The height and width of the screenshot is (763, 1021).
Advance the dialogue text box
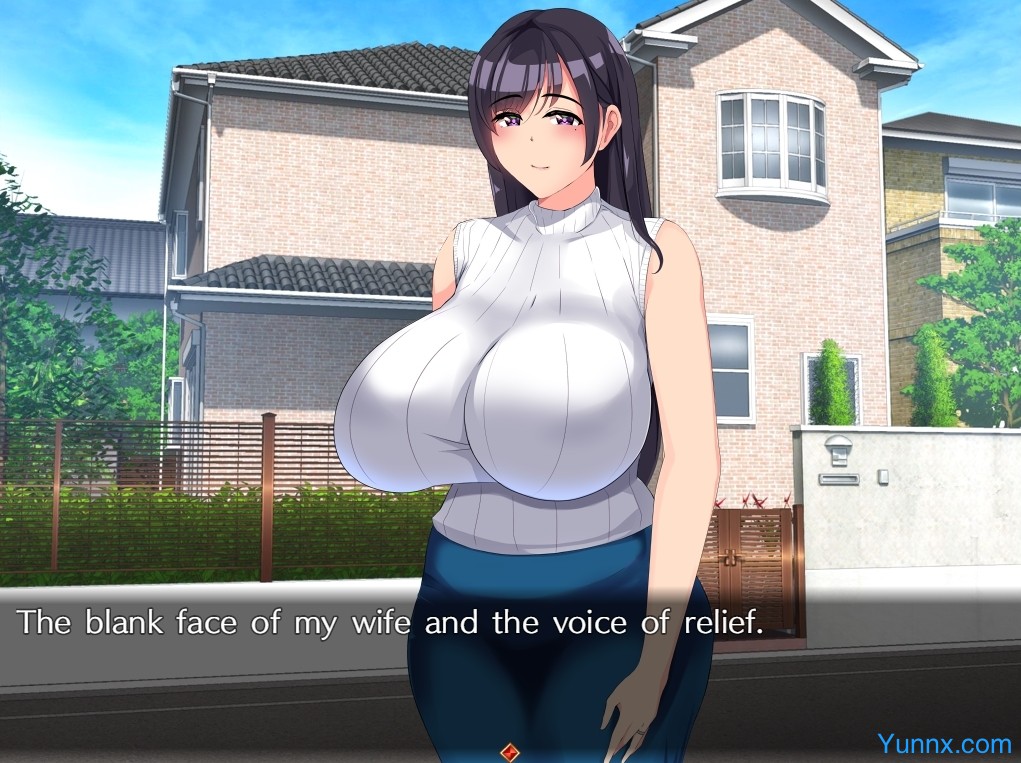pyautogui.click(x=390, y=623)
